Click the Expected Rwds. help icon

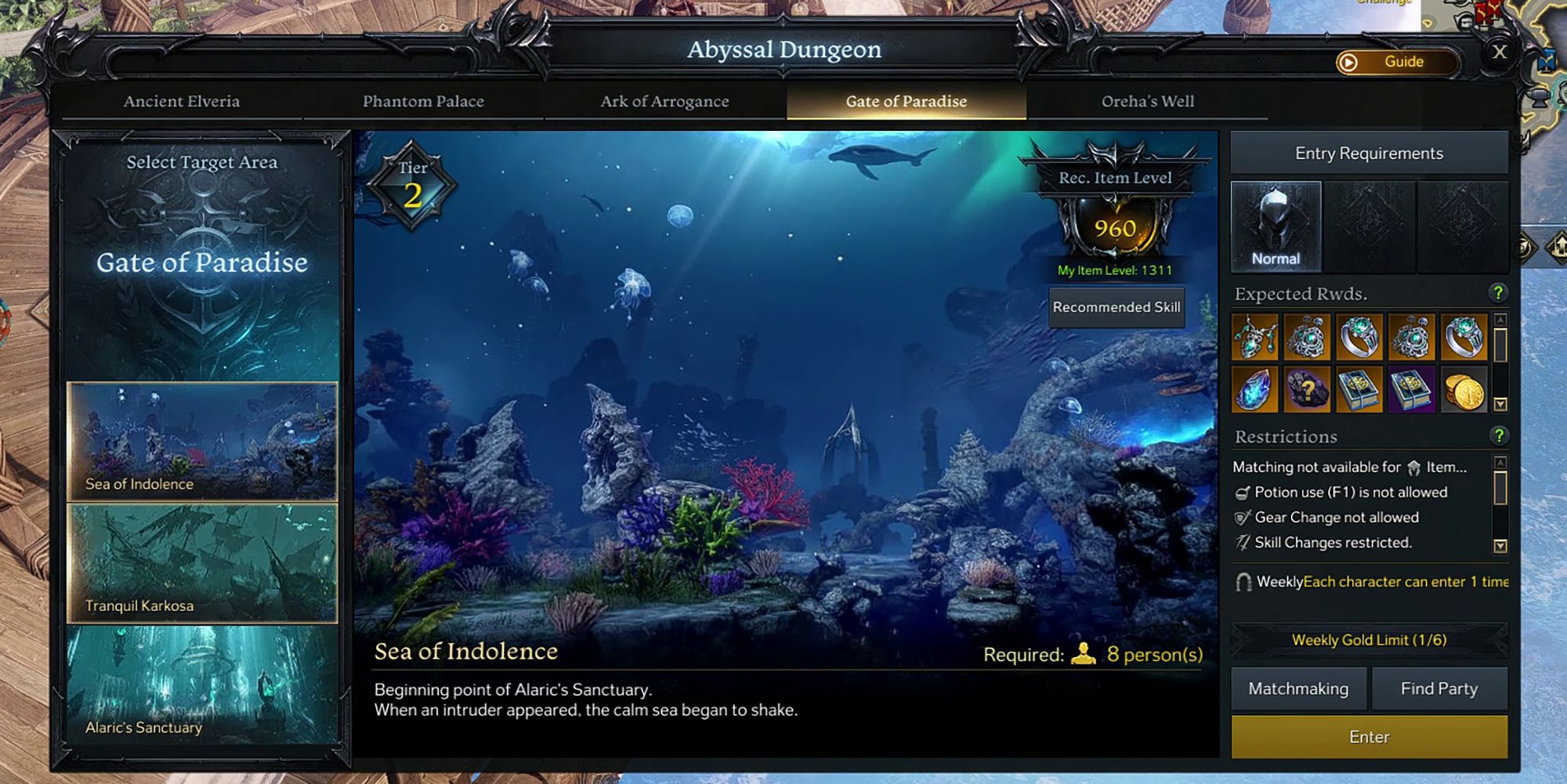point(1500,293)
